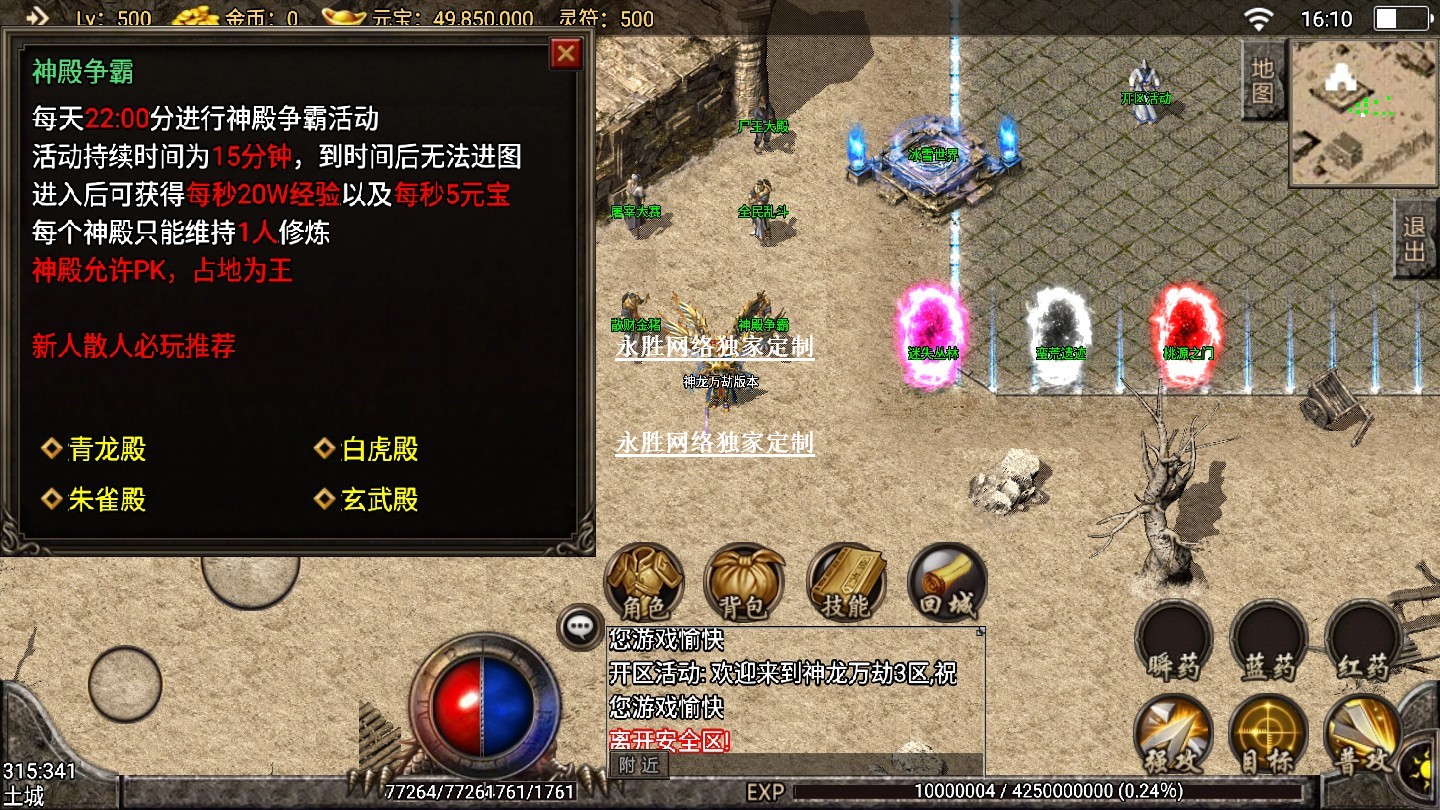Viewport: 1440px width, 810px height.
Task: Choose the 青龙殿 option
Action: click(x=107, y=450)
